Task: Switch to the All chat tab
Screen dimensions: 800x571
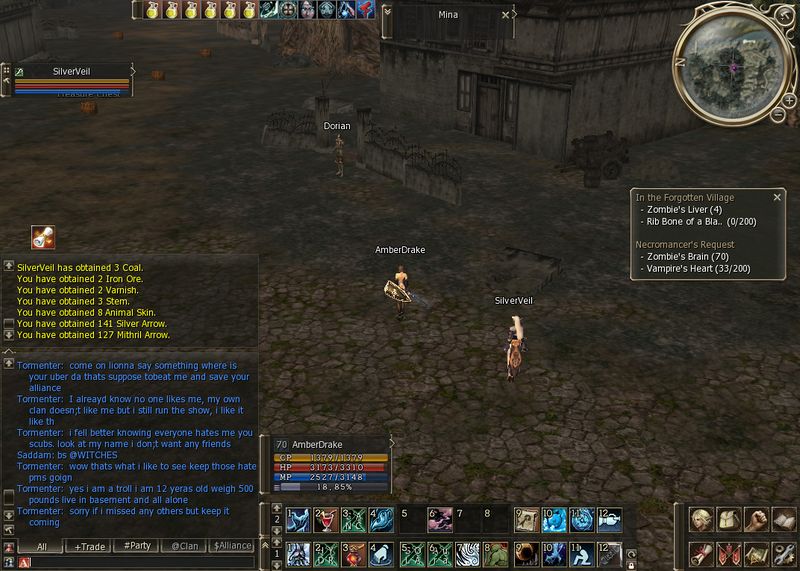Action: [x=41, y=547]
